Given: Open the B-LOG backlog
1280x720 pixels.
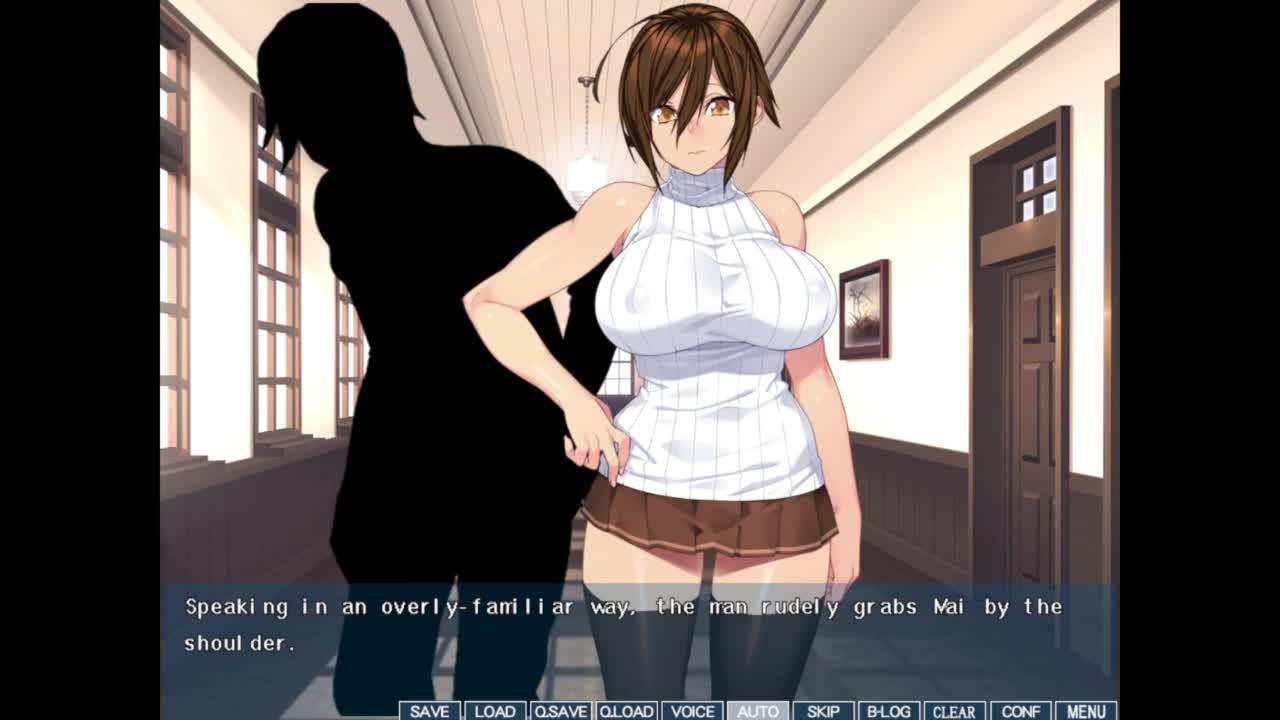Looking at the screenshot, I should [888, 711].
